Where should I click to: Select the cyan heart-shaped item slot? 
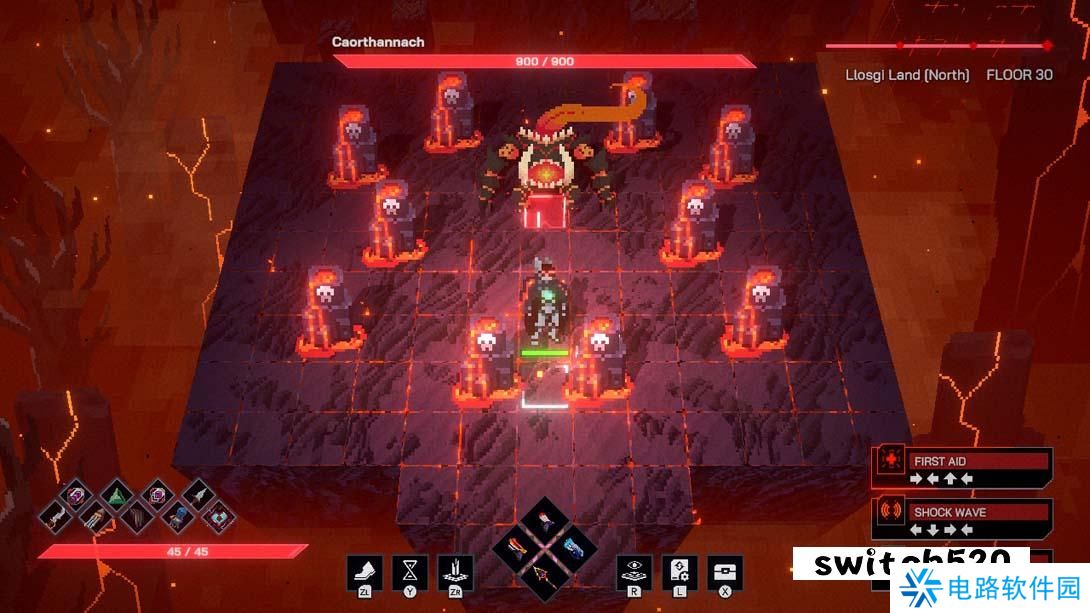pos(218,517)
